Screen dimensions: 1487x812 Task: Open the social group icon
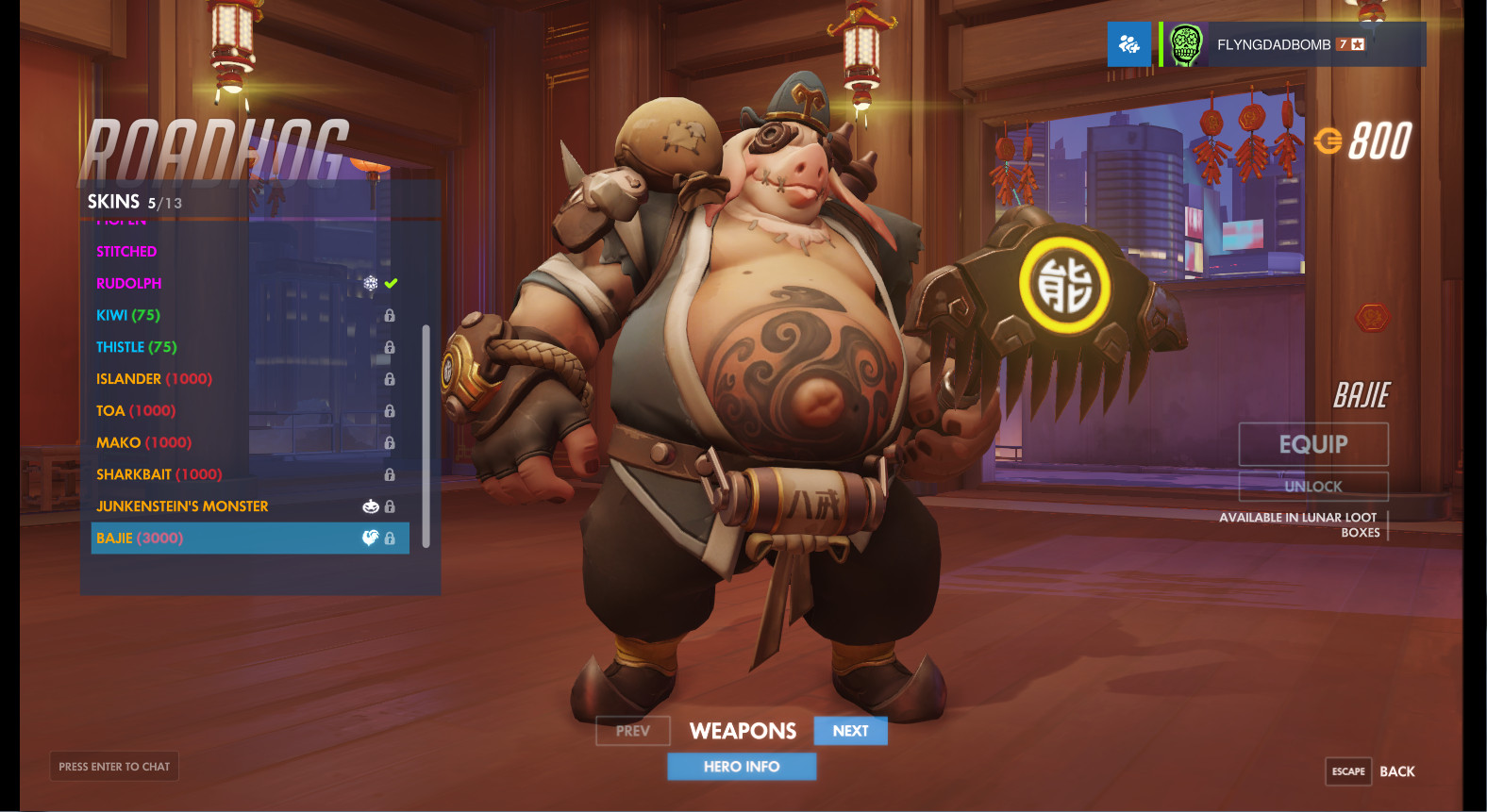1128,44
